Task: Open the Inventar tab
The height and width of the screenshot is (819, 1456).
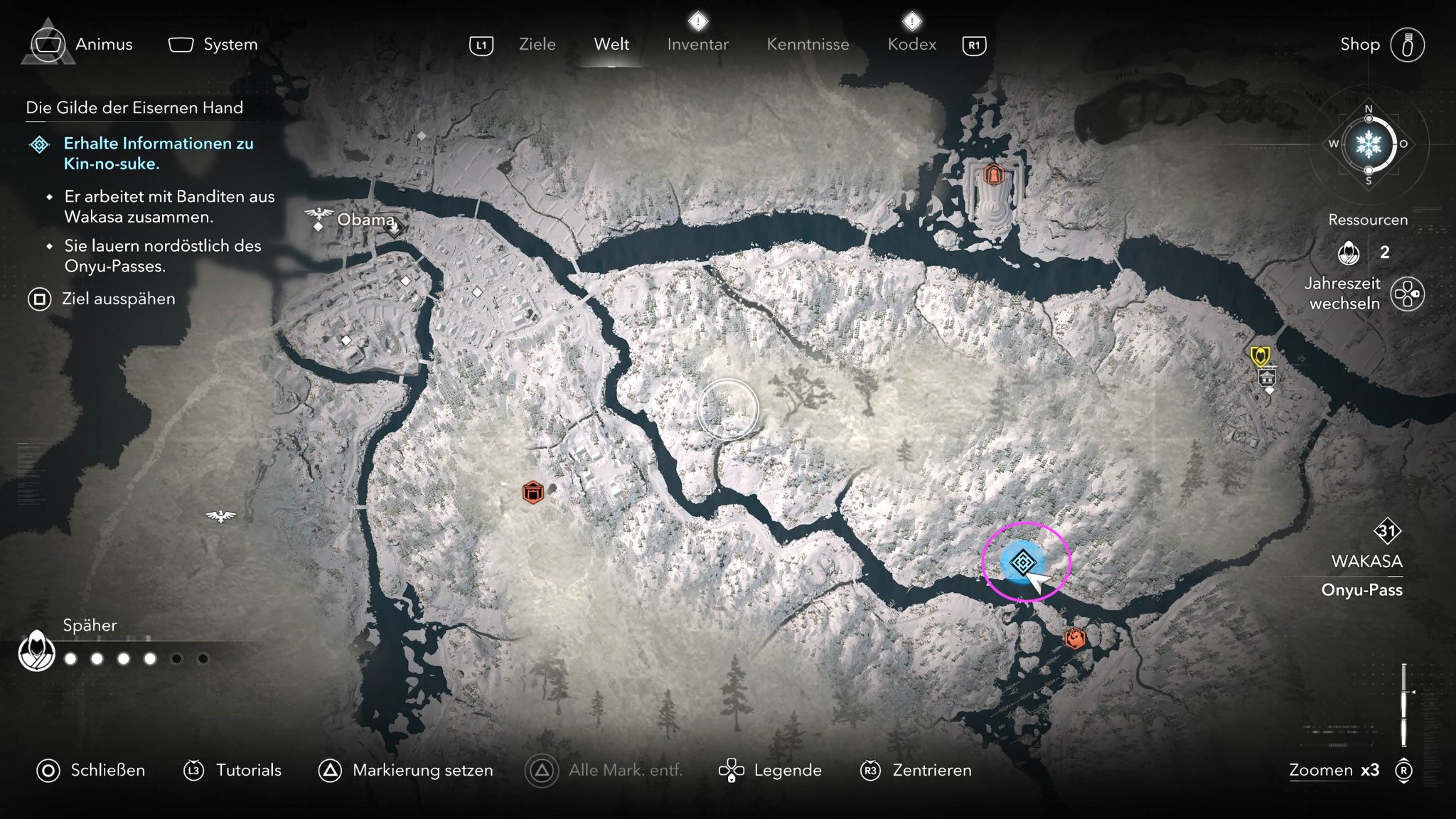Action: point(697,44)
